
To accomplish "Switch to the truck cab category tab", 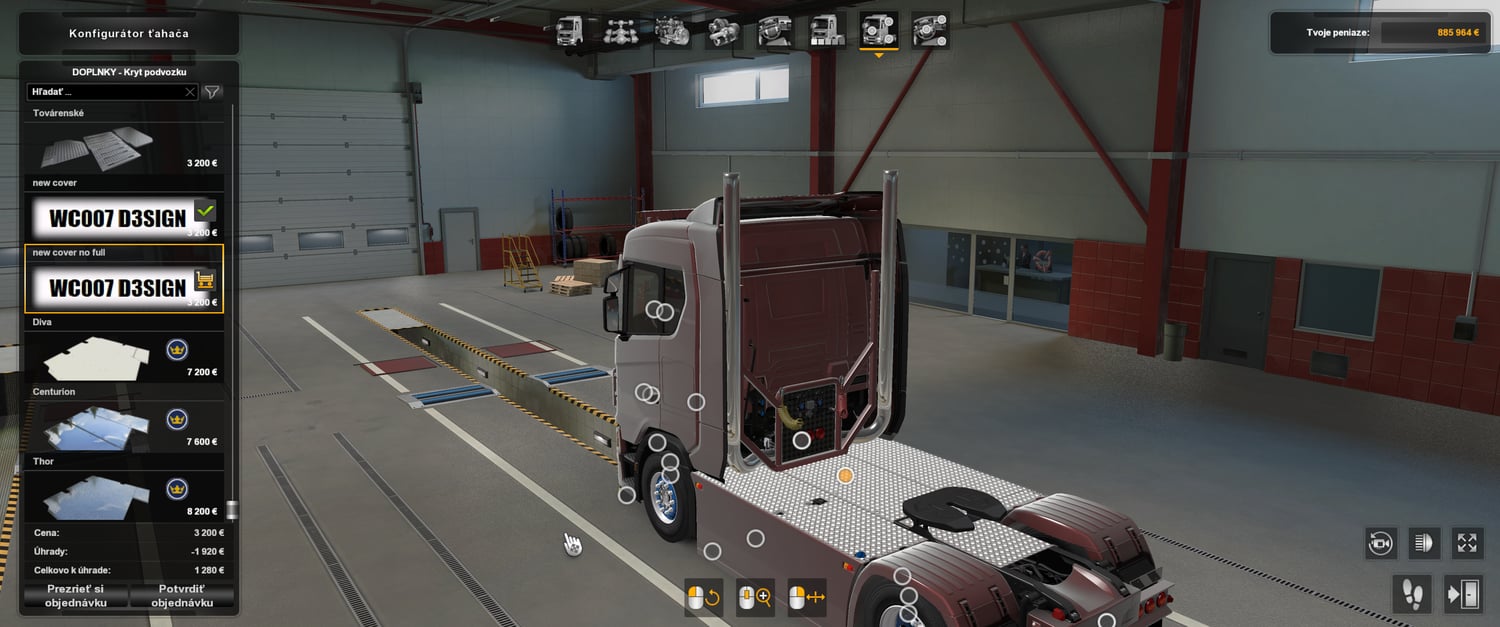I will pyautogui.click(x=570, y=31).
